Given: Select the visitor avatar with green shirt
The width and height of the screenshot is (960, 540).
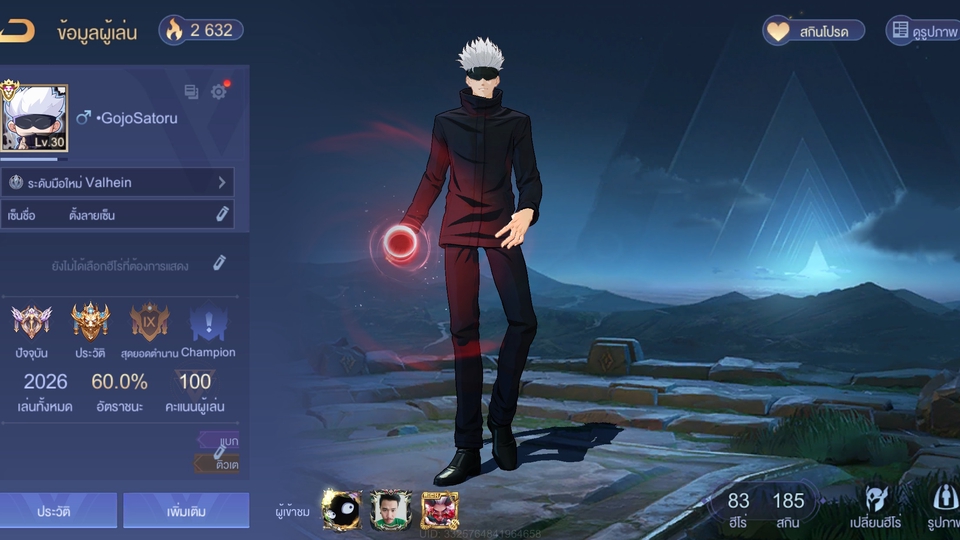Looking at the screenshot, I should coord(390,510).
